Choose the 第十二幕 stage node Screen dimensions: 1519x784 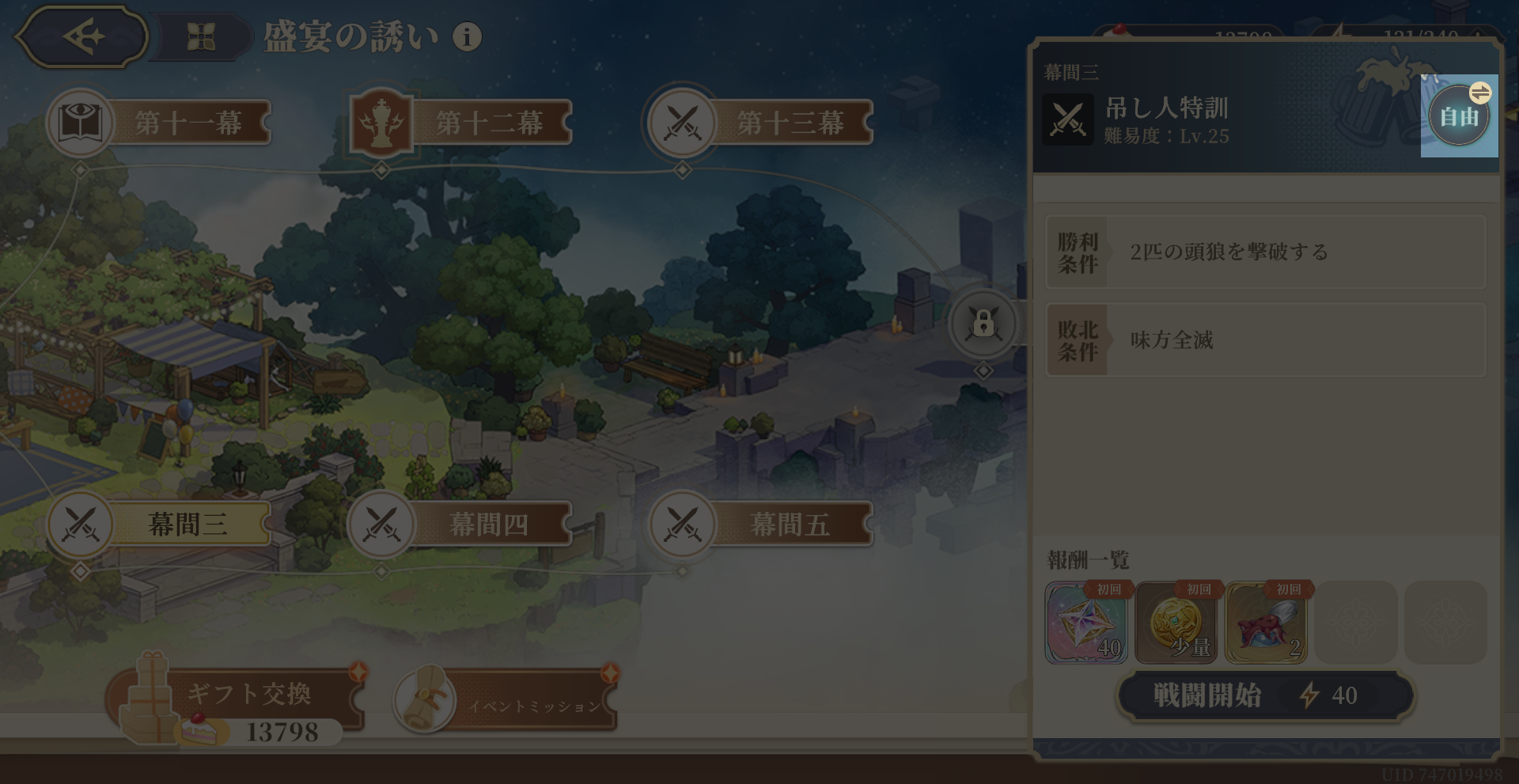[x=460, y=123]
